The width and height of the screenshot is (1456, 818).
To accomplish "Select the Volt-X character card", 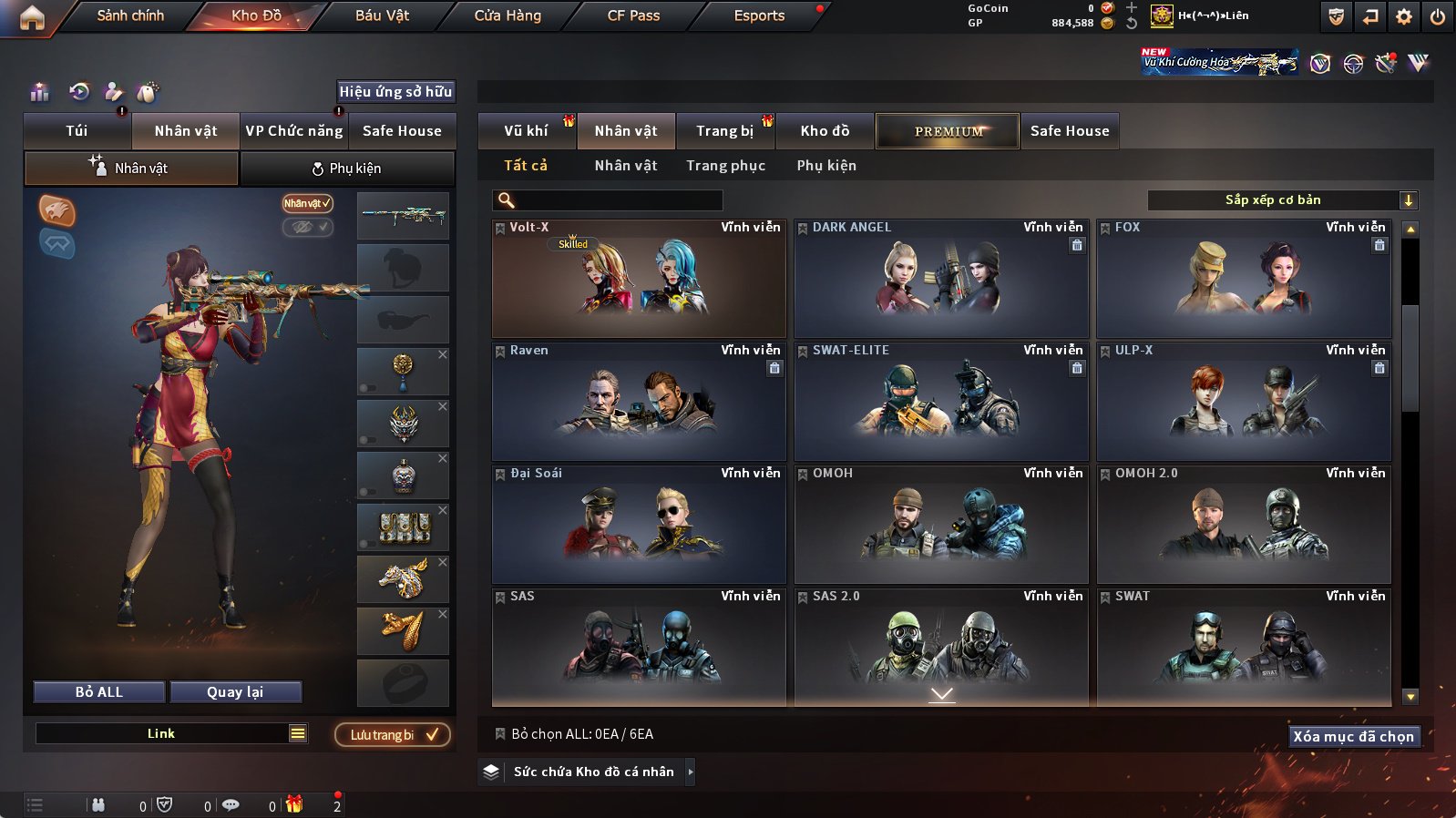I will (639, 279).
